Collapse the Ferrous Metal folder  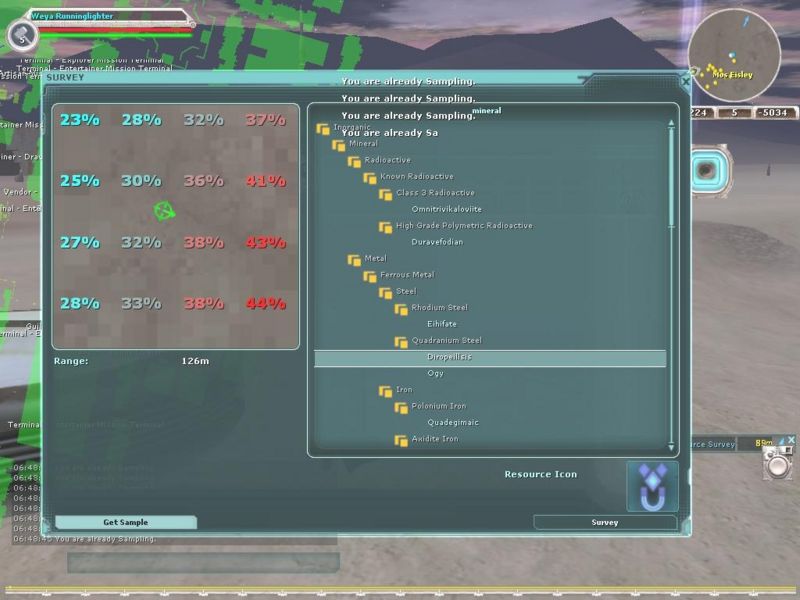[x=371, y=276]
